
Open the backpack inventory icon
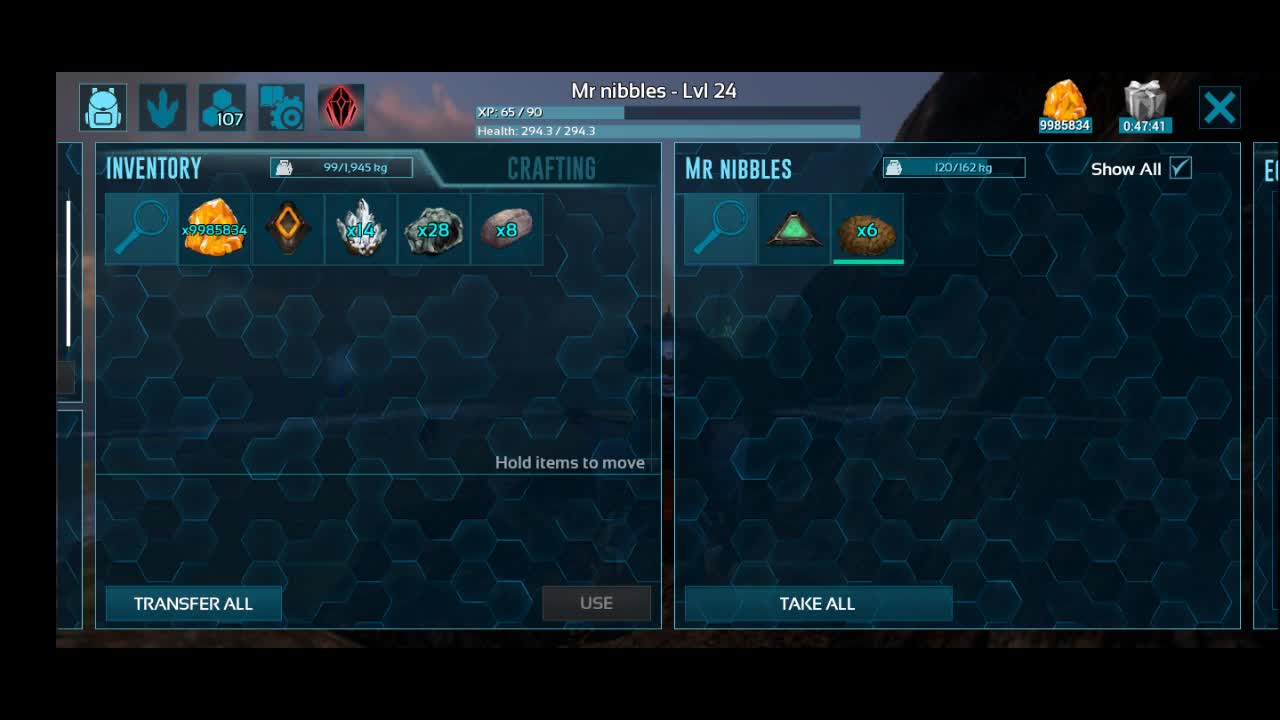click(x=103, y=108)
